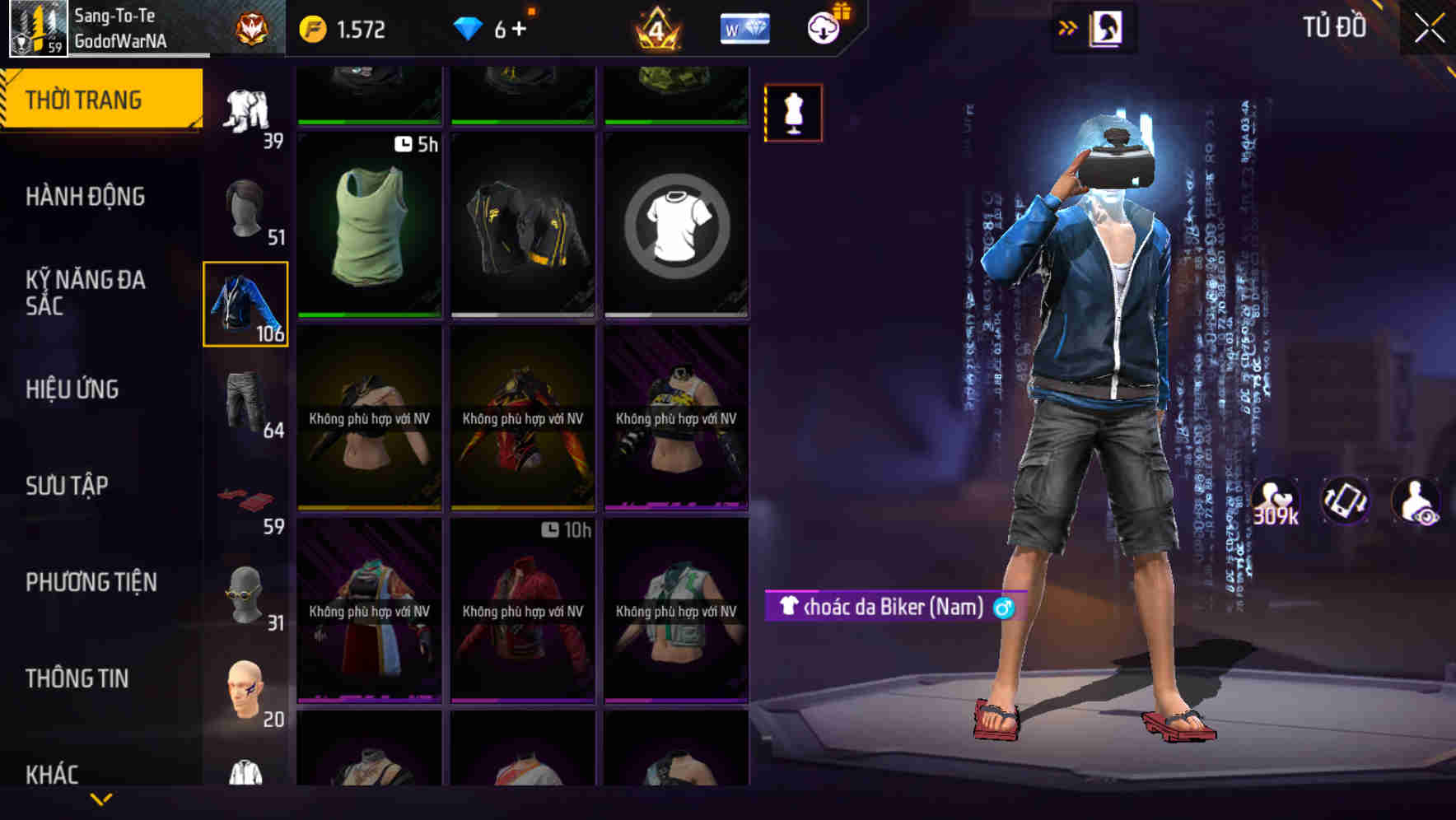The width and height of the screenshot is (1456, 820).
Task: Open the weekly membership diamond icon
Action: [743, 26]
